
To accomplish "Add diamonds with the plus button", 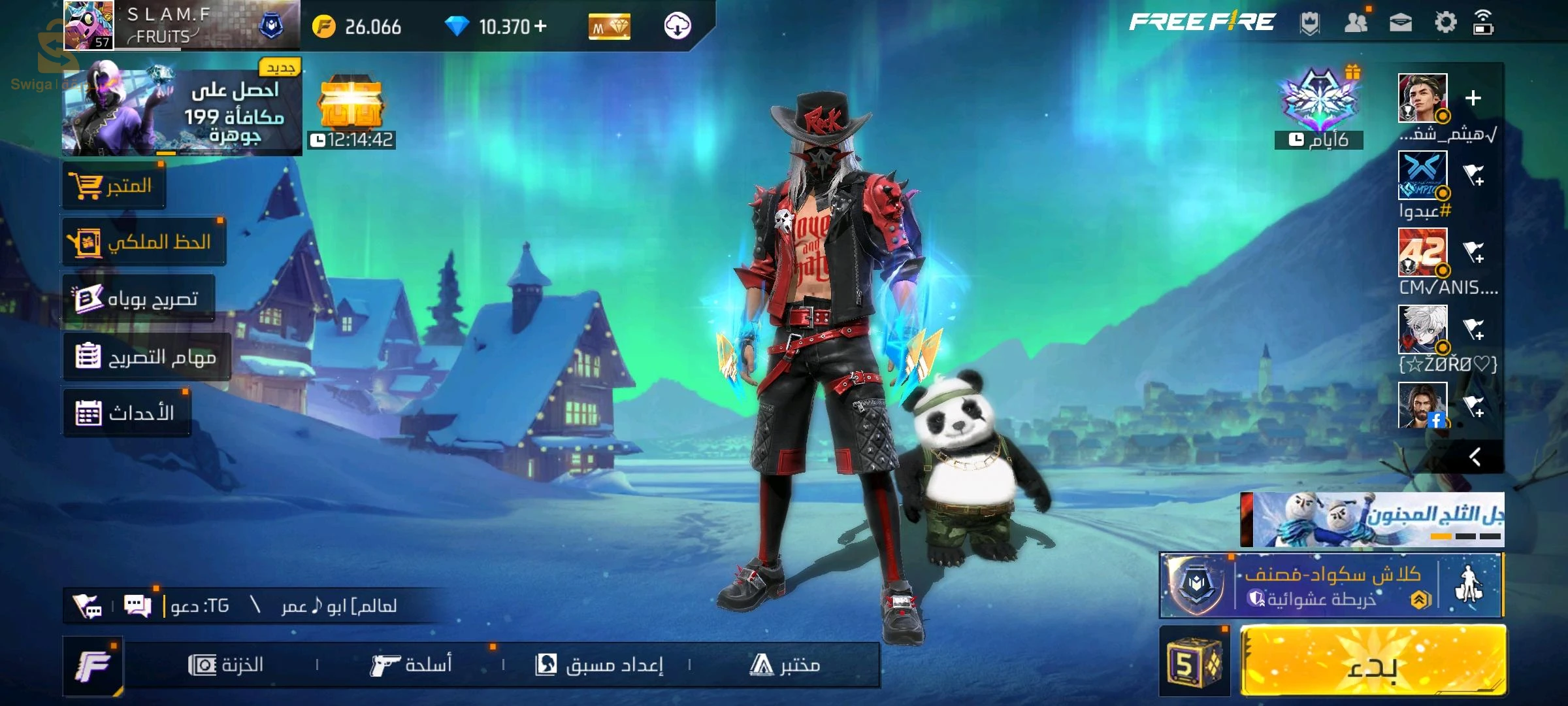I will coord(540,26).
